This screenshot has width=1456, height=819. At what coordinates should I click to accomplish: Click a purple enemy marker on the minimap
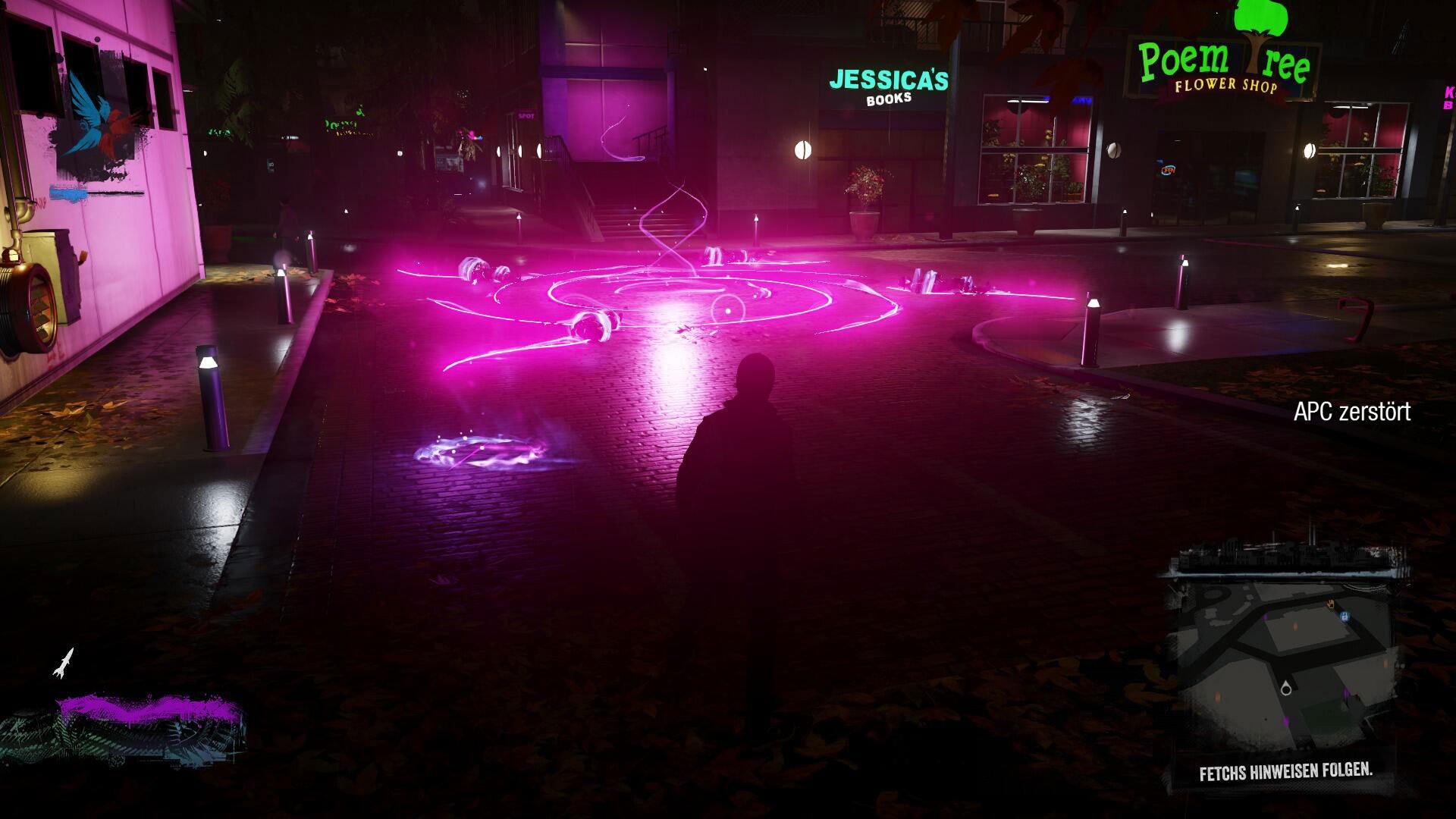click(x=1345, y=695)
